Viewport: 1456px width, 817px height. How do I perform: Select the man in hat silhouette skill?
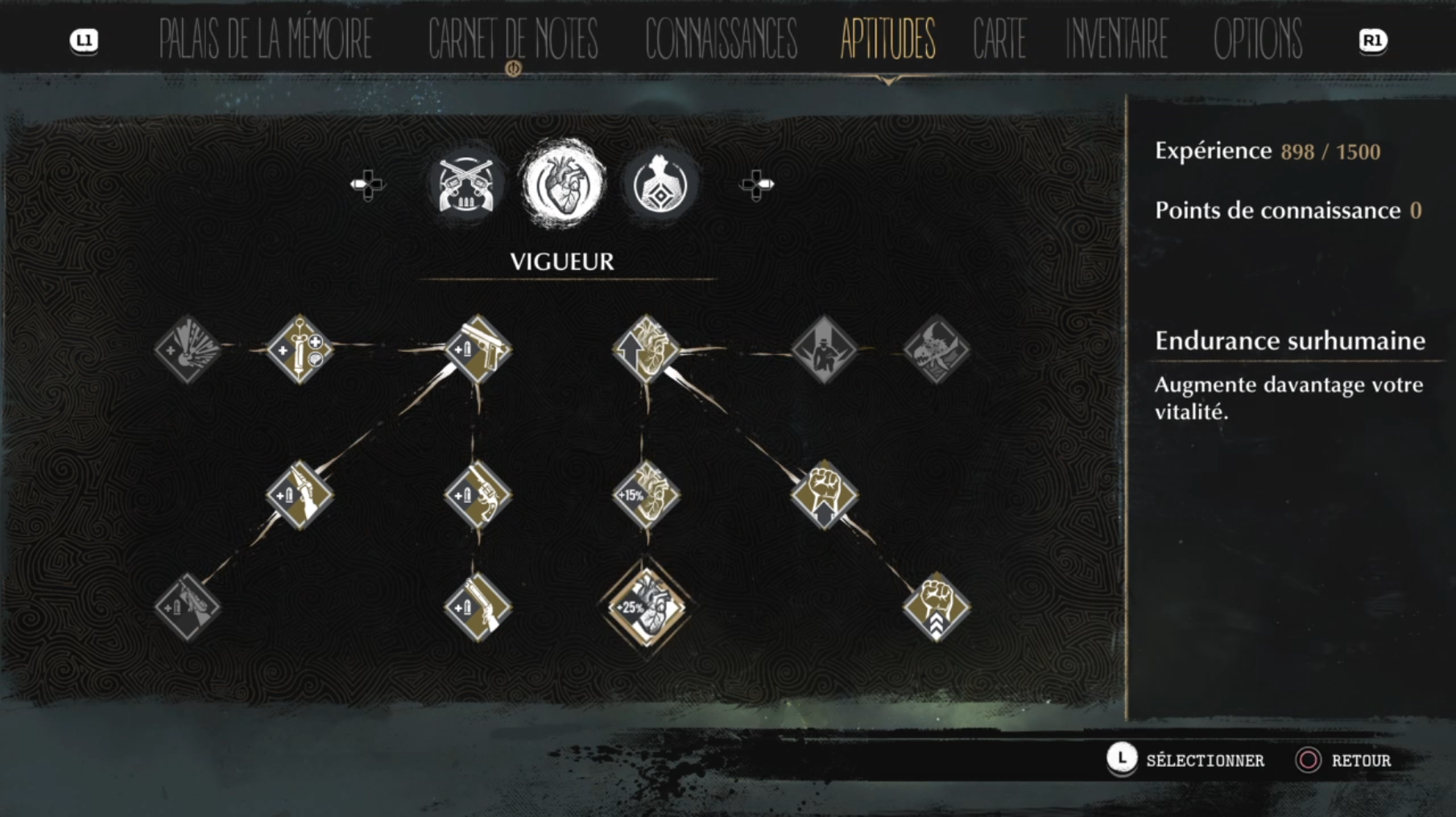(824, 349)
